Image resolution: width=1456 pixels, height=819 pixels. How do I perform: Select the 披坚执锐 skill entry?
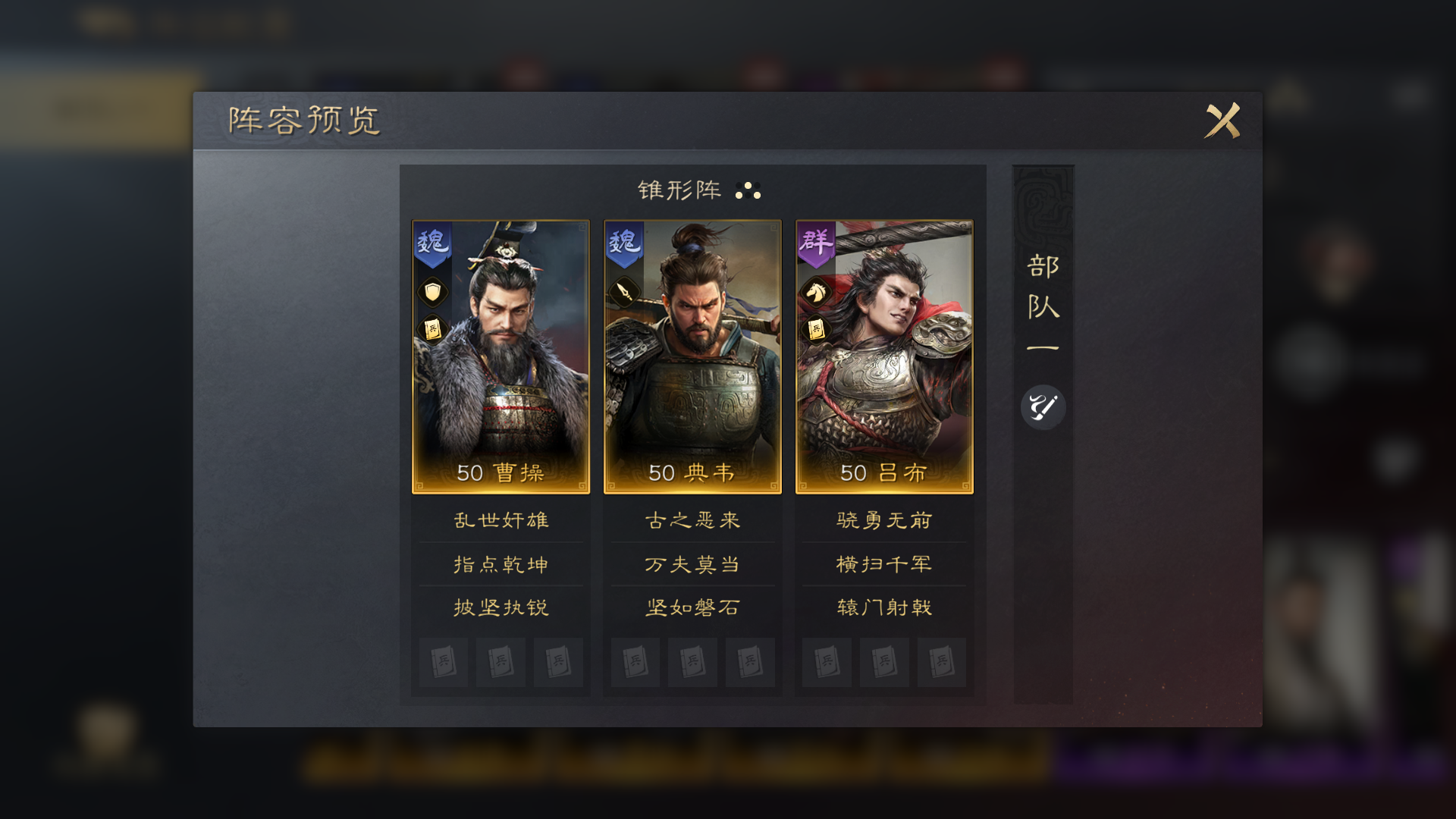(500, 607)
